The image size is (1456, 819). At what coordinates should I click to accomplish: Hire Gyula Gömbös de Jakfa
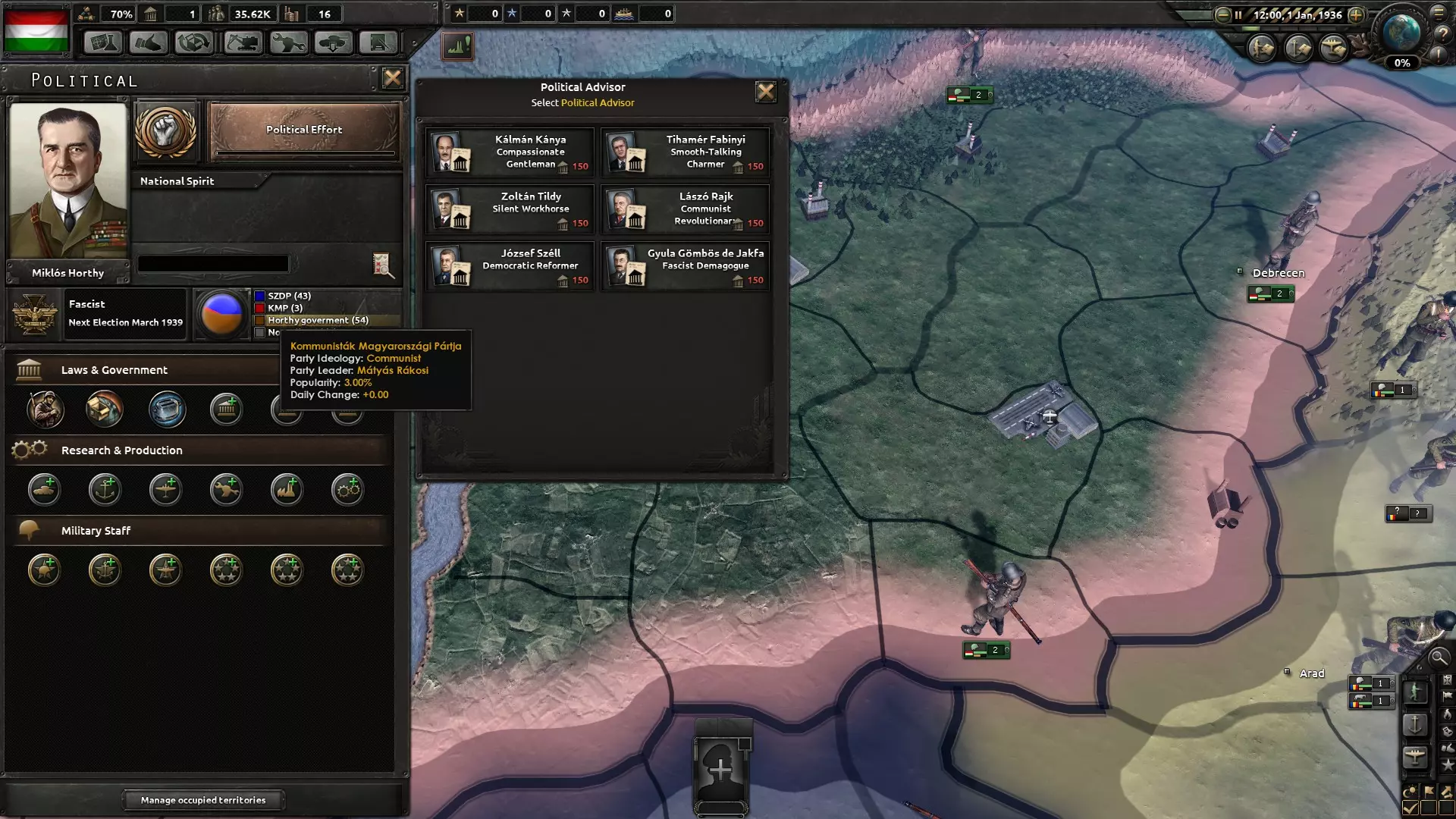[685, 266]
